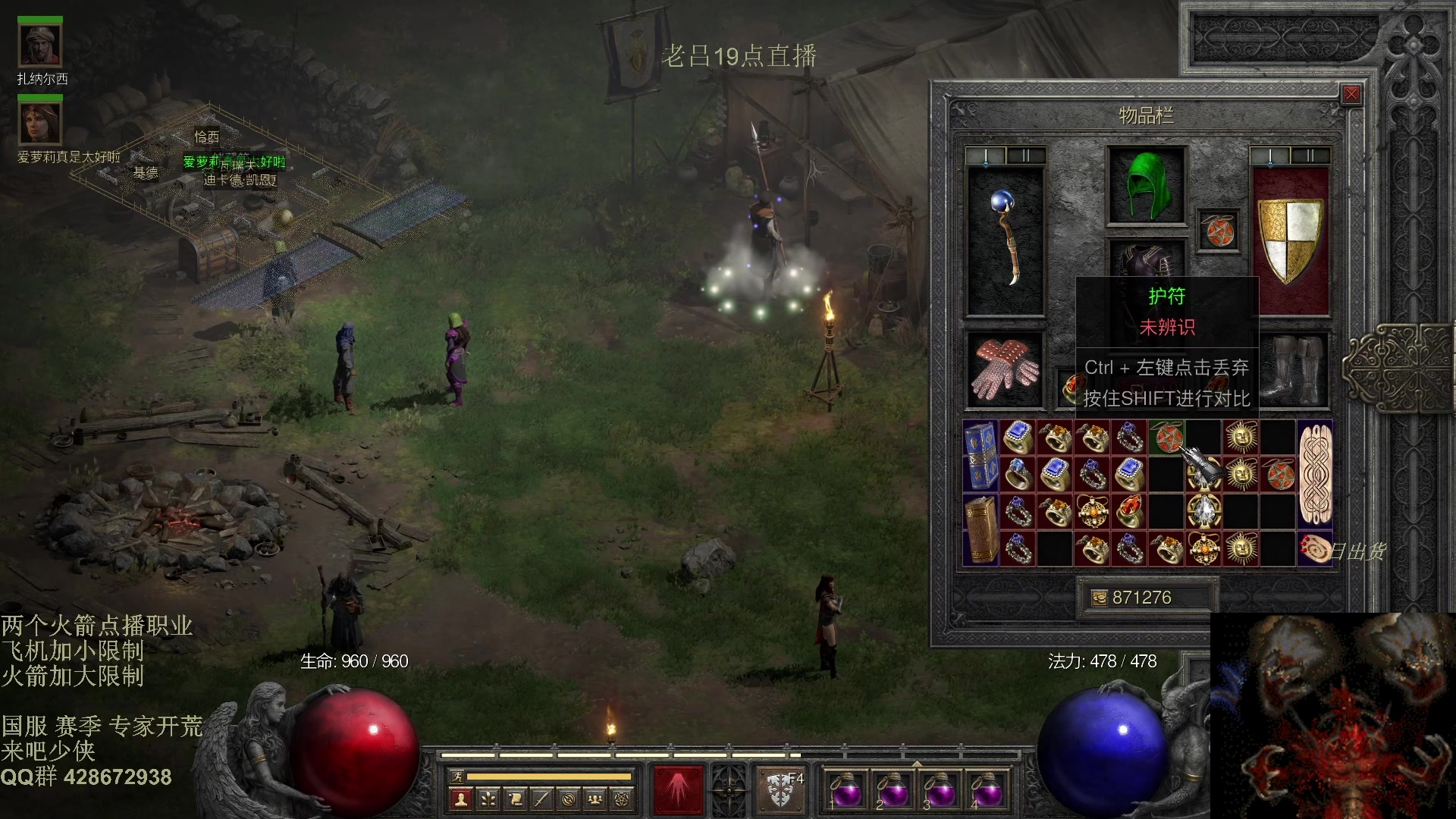The width and height of the screenshot is (1456, 819).
Task: Open the character screen bust icon
Action: point(460,799)
